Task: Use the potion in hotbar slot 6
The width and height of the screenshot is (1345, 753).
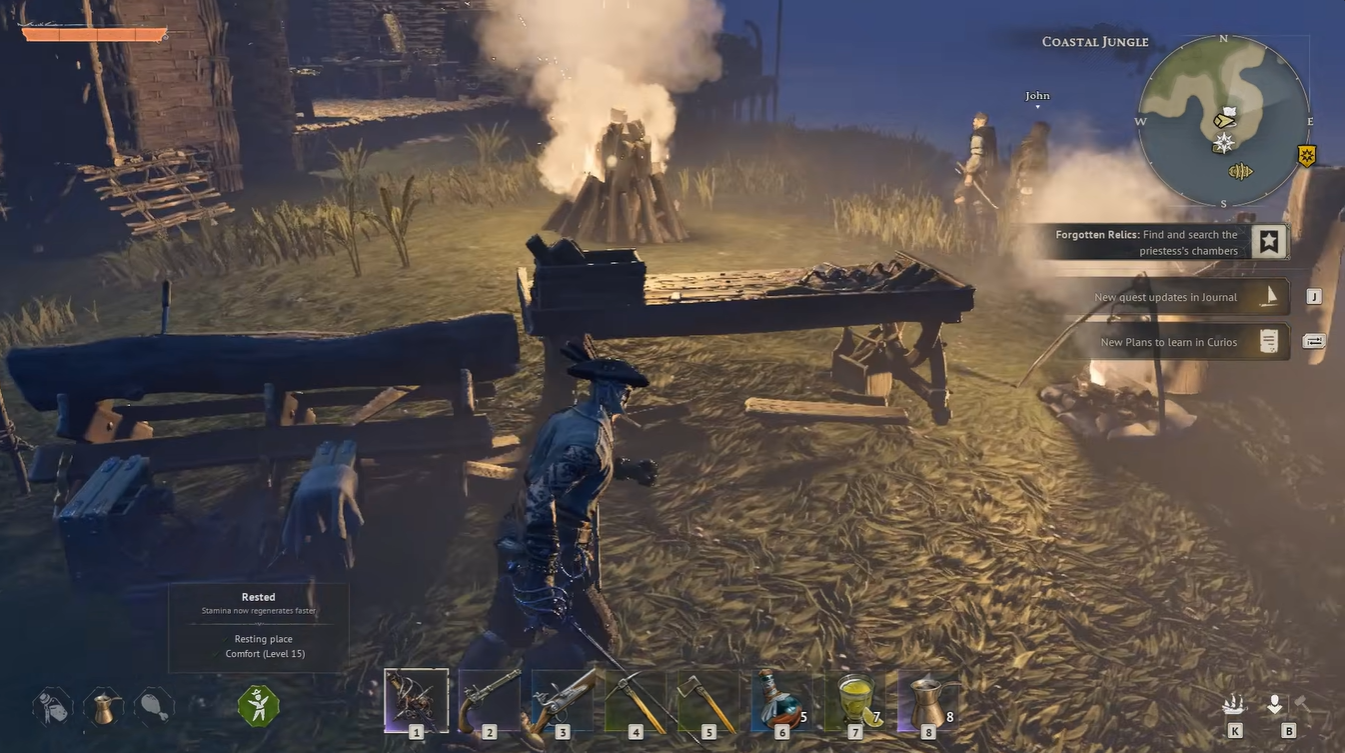Action: coord(781,700)
